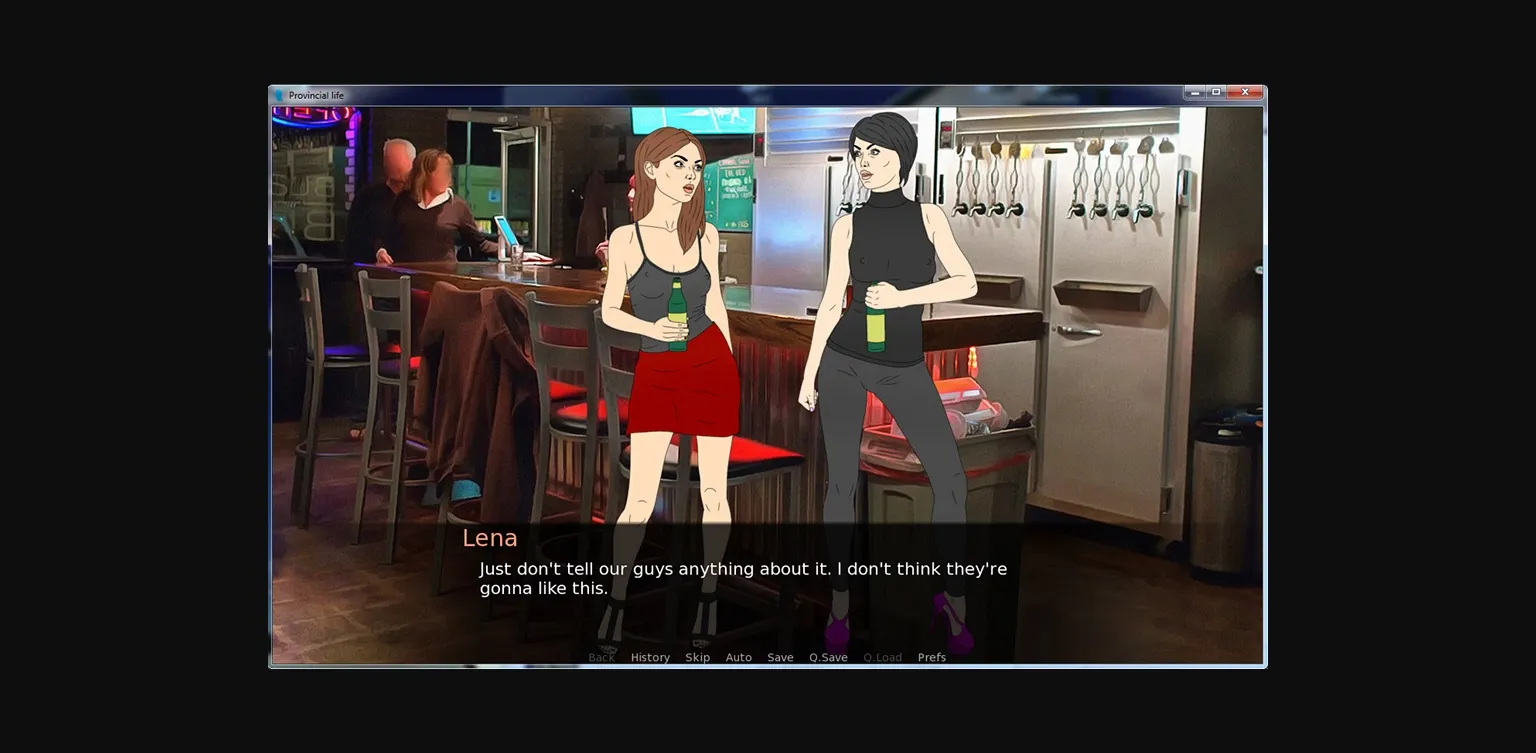
Task: Click the dimmed Q.Load option
Action: (882, 657)
